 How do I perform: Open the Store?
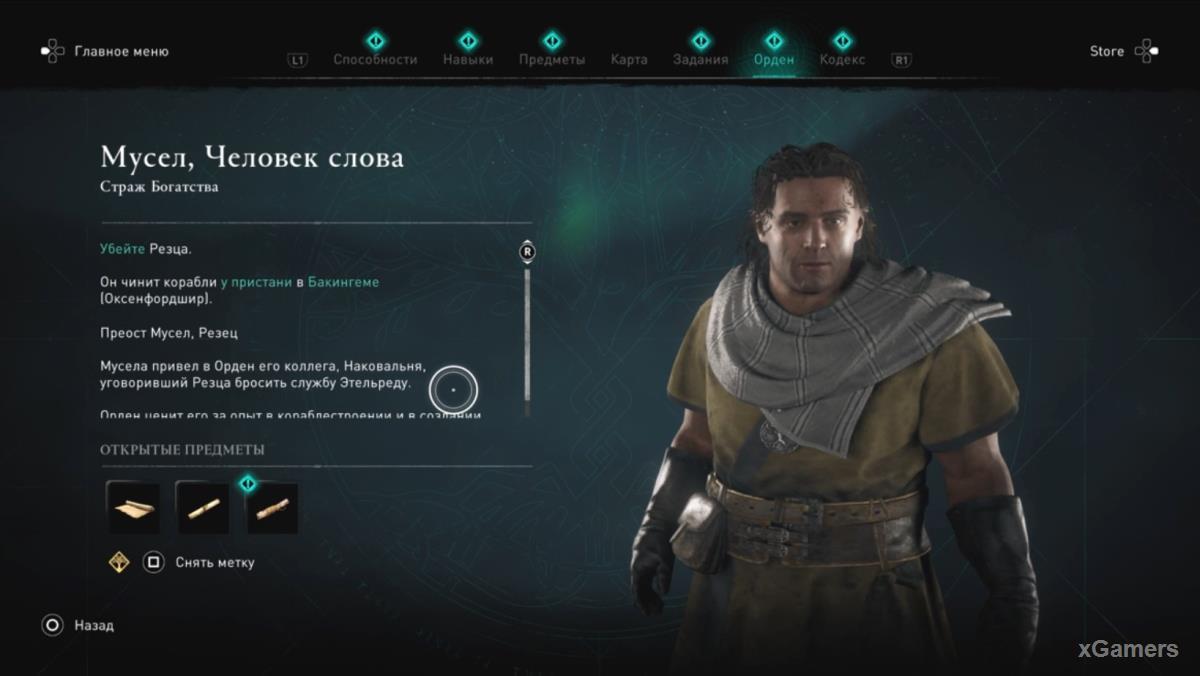coord(1107,51)
